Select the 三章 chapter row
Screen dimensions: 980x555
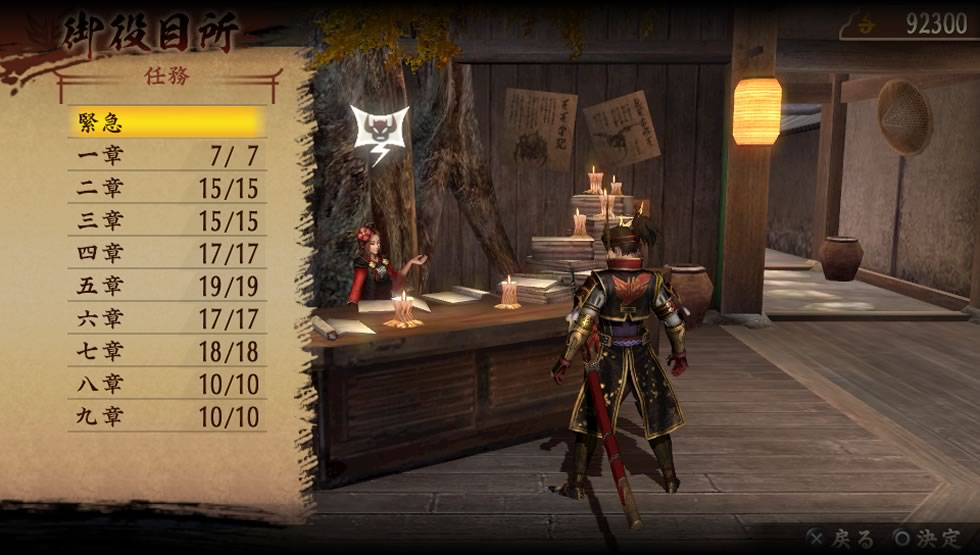(x=167, y=221)
